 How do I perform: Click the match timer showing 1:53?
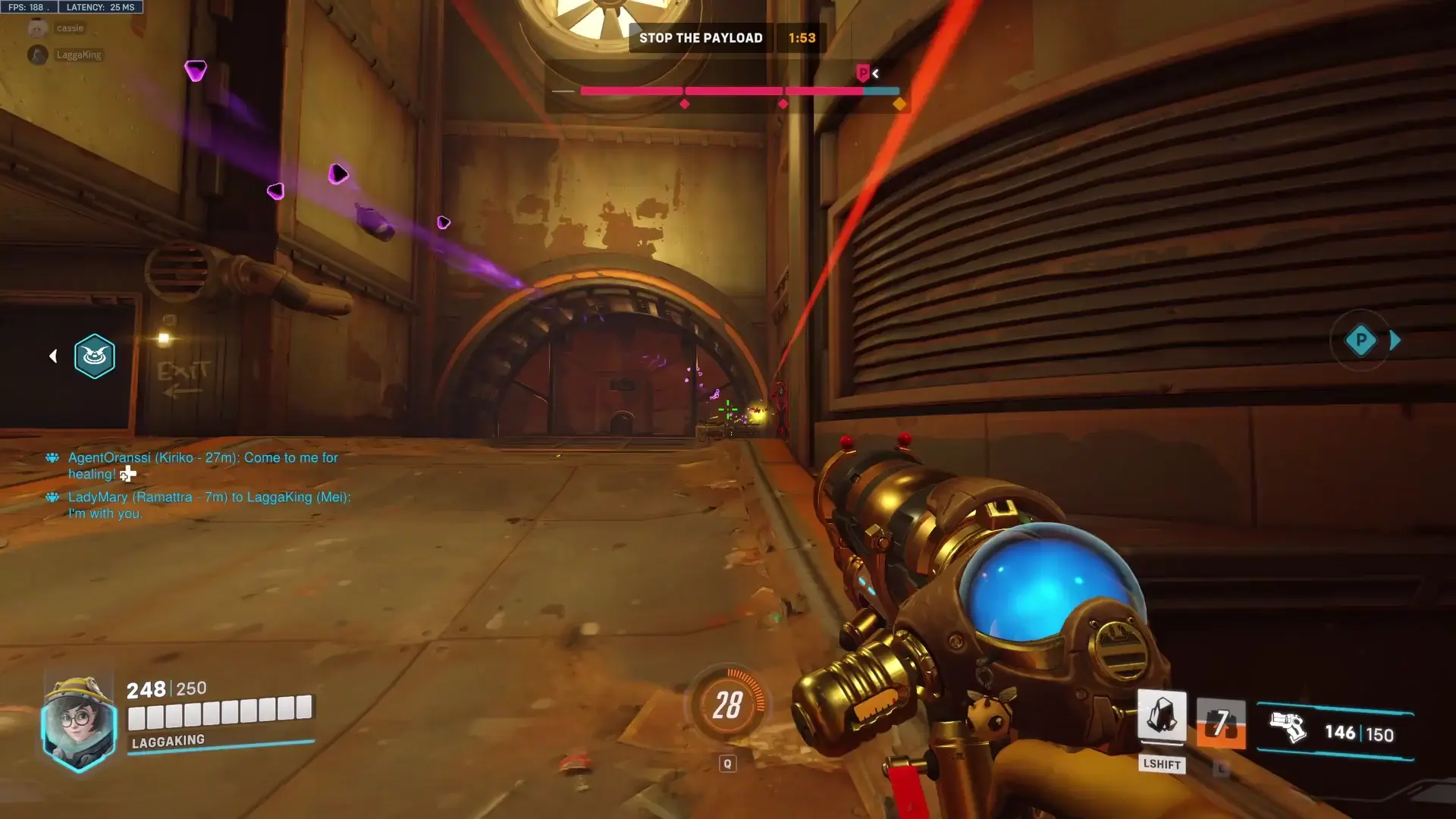(802, 37)
